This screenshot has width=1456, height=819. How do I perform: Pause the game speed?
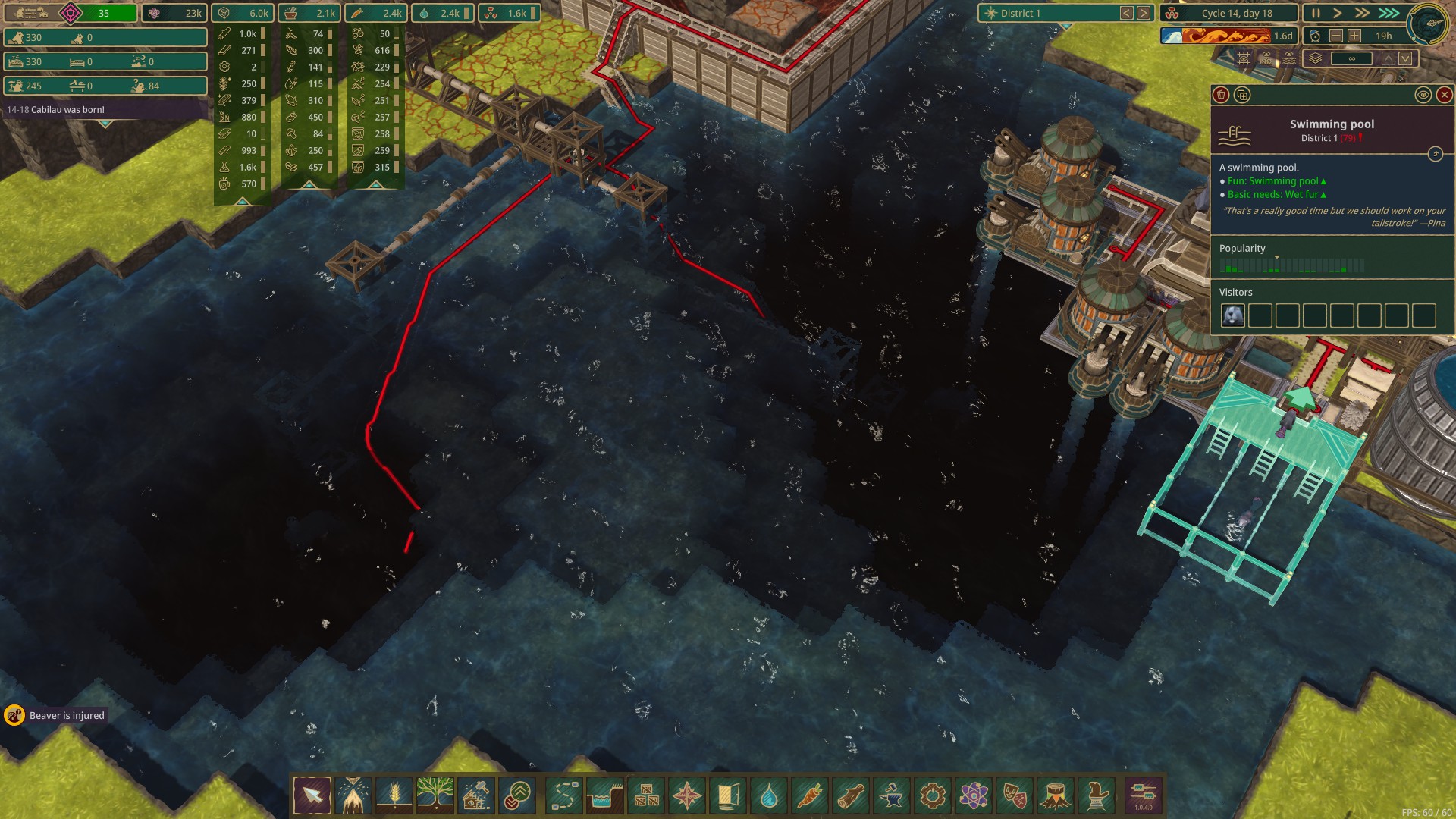pos(1316,13)
